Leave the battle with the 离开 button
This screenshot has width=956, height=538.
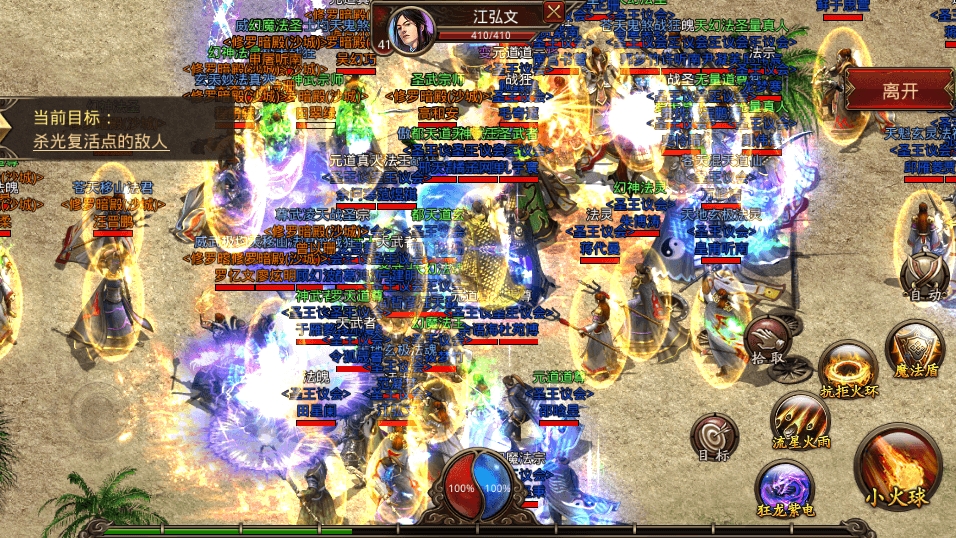click(x=899, y=90)
